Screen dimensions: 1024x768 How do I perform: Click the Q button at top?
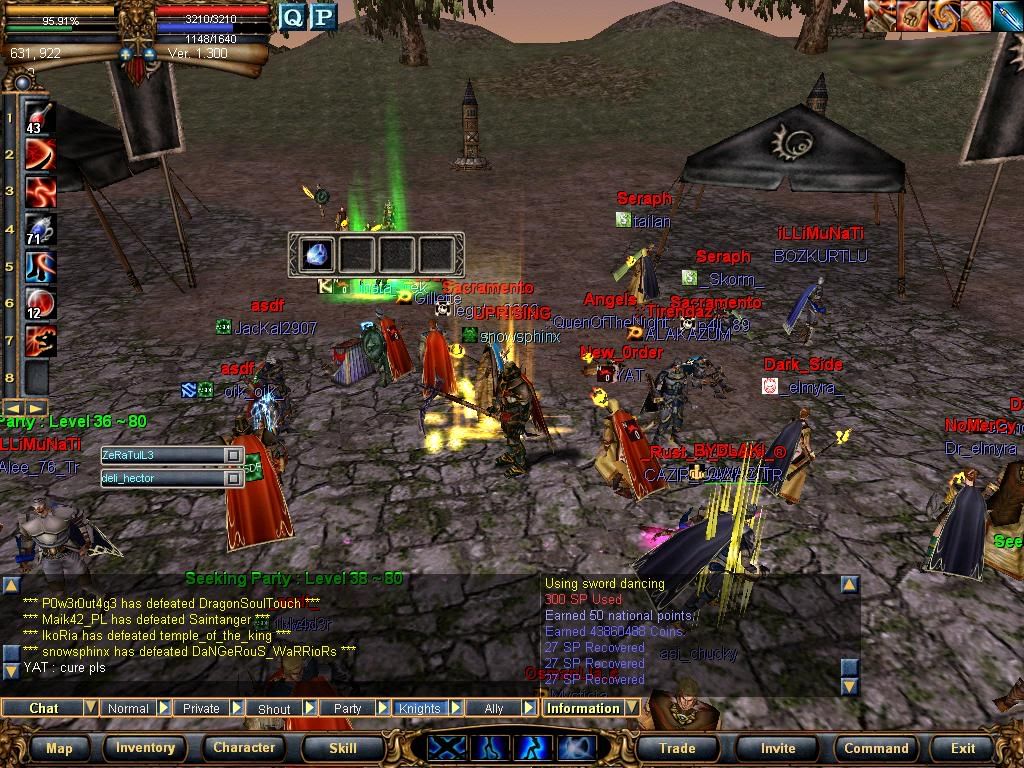click(292, 17)
